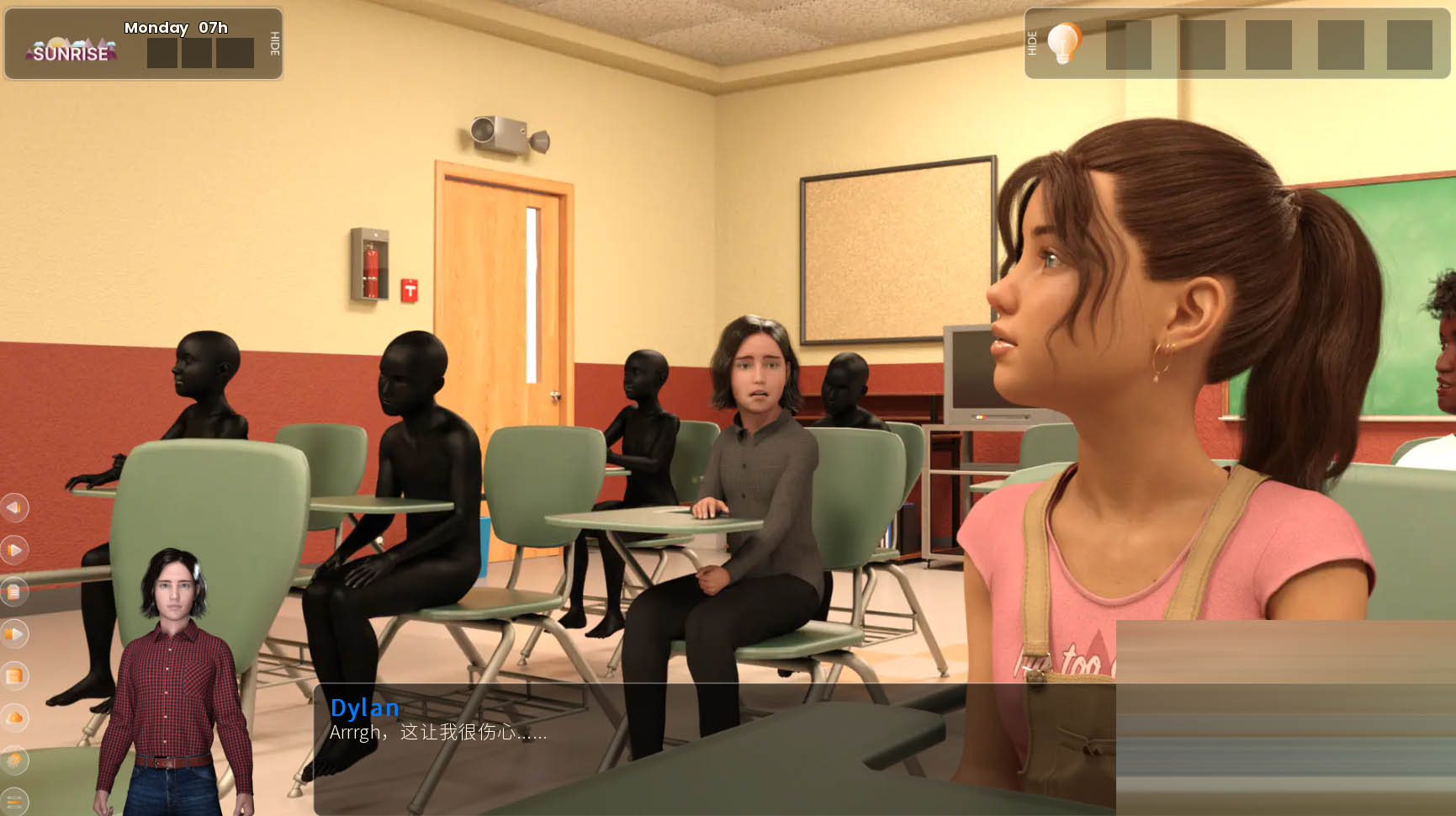This screenshot has width=1456, height=816.
Task: Activate the fast-skip icon
Action: [13, 634]
